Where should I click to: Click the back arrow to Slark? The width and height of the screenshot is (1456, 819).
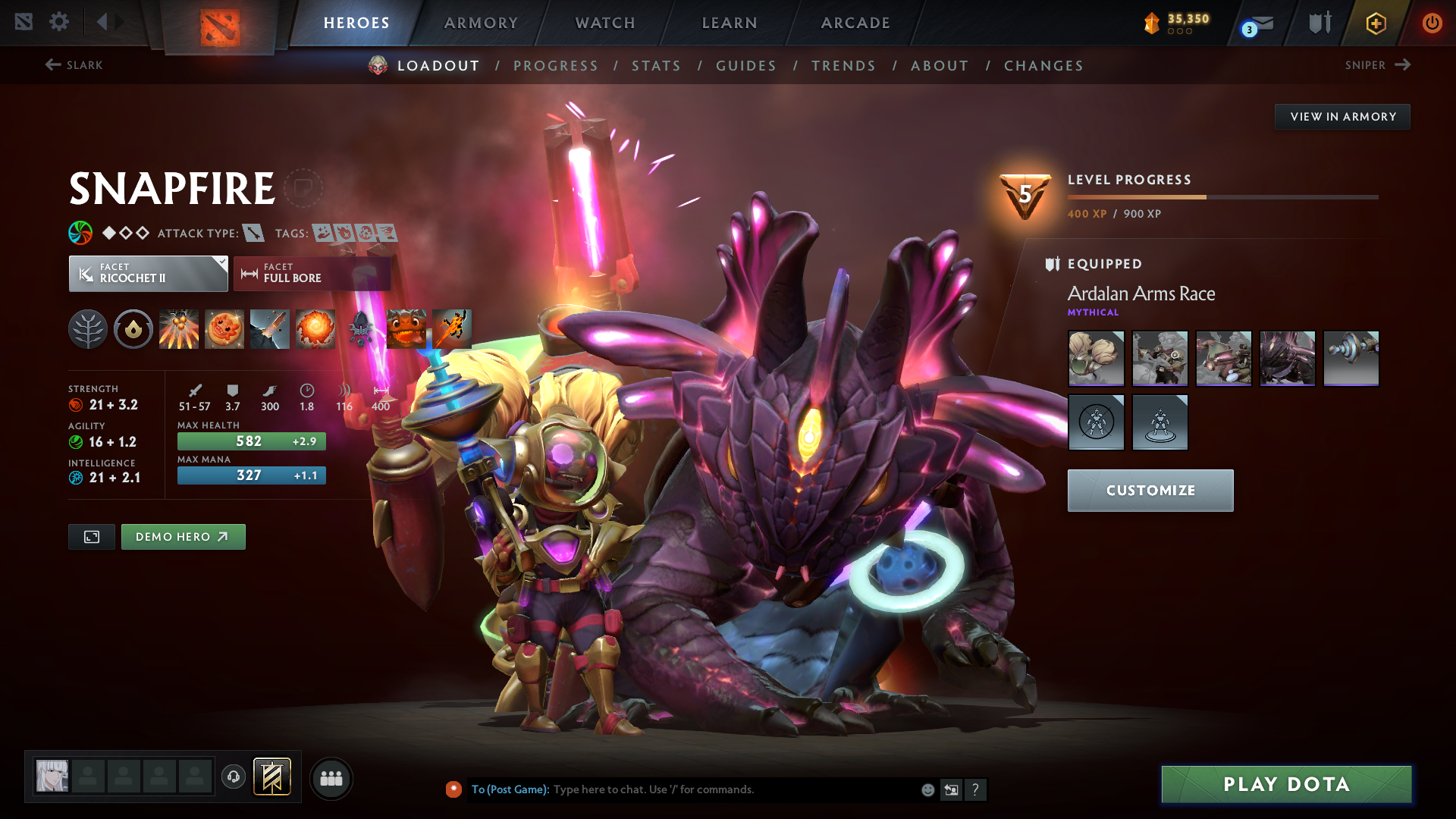(x=52, y=65)
